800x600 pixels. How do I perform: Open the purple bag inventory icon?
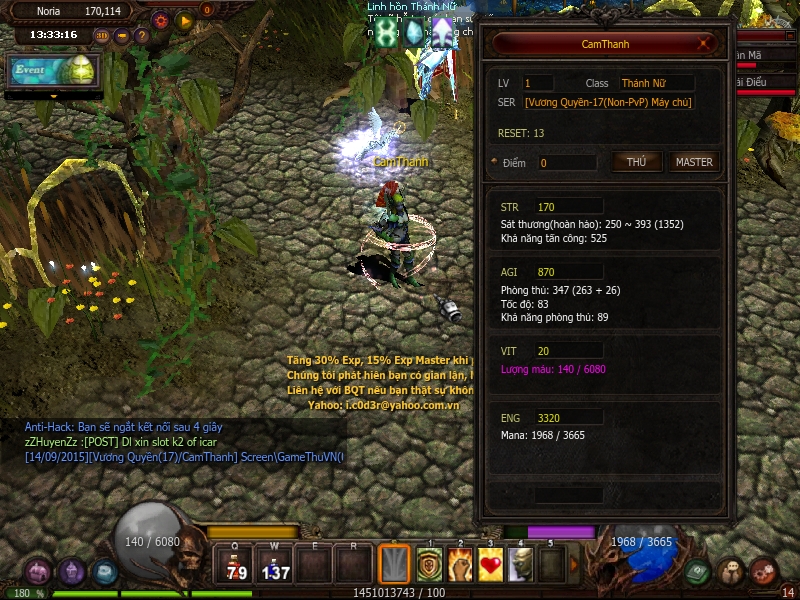71,572
